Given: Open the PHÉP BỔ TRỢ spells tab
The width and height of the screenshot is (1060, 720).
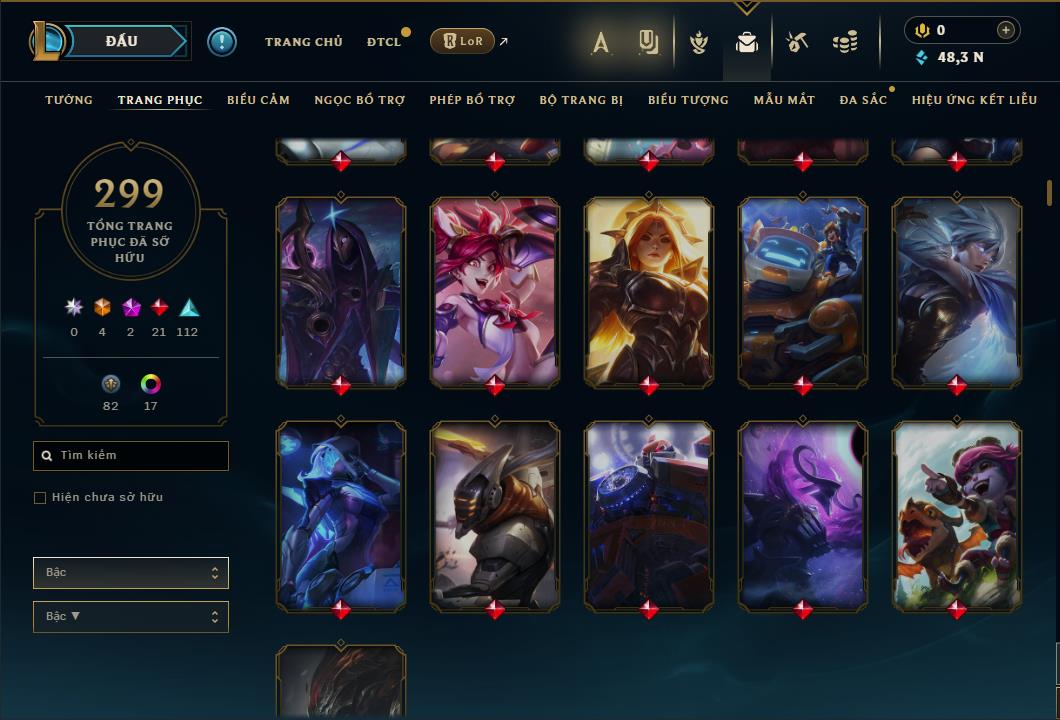Looking at the screenshot, I should tap(472, 100).
